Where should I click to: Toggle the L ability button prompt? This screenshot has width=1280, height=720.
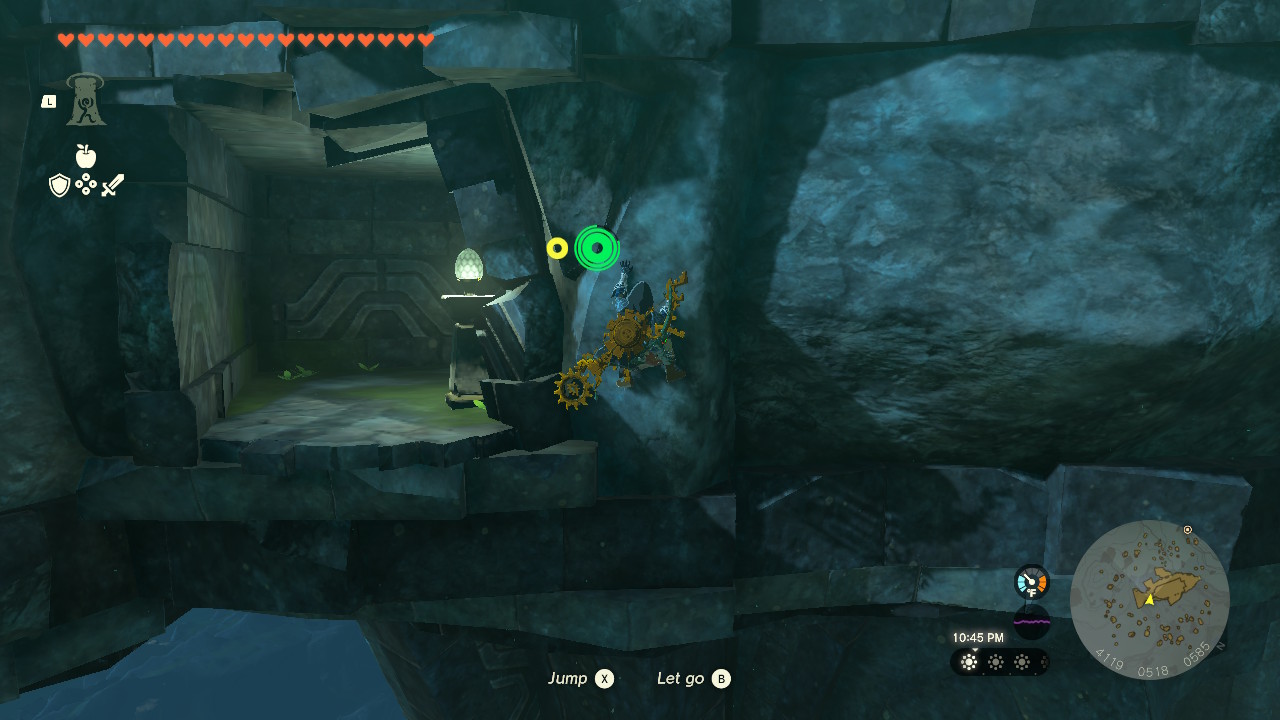[x=48, y=100]
